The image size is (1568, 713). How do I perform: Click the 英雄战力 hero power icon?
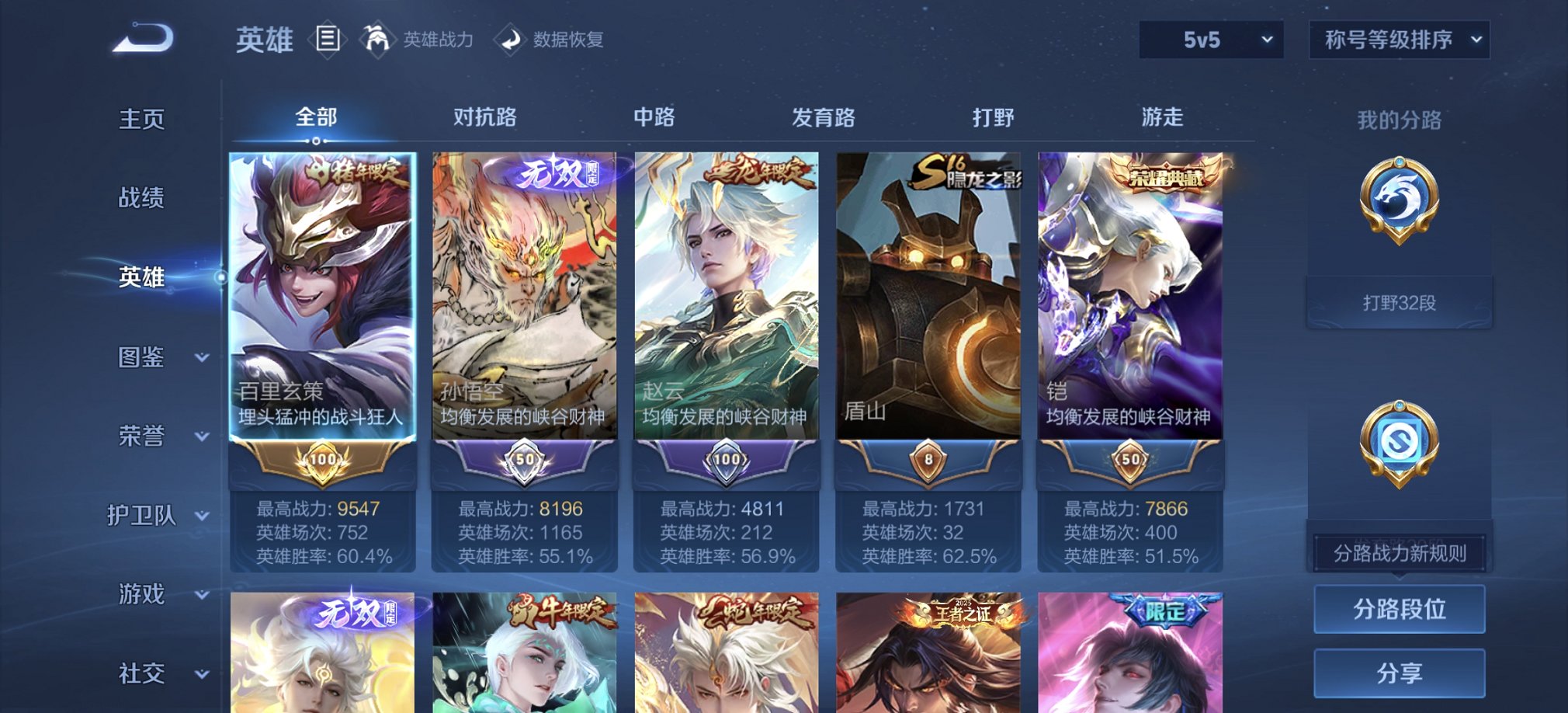coord(378,38)
